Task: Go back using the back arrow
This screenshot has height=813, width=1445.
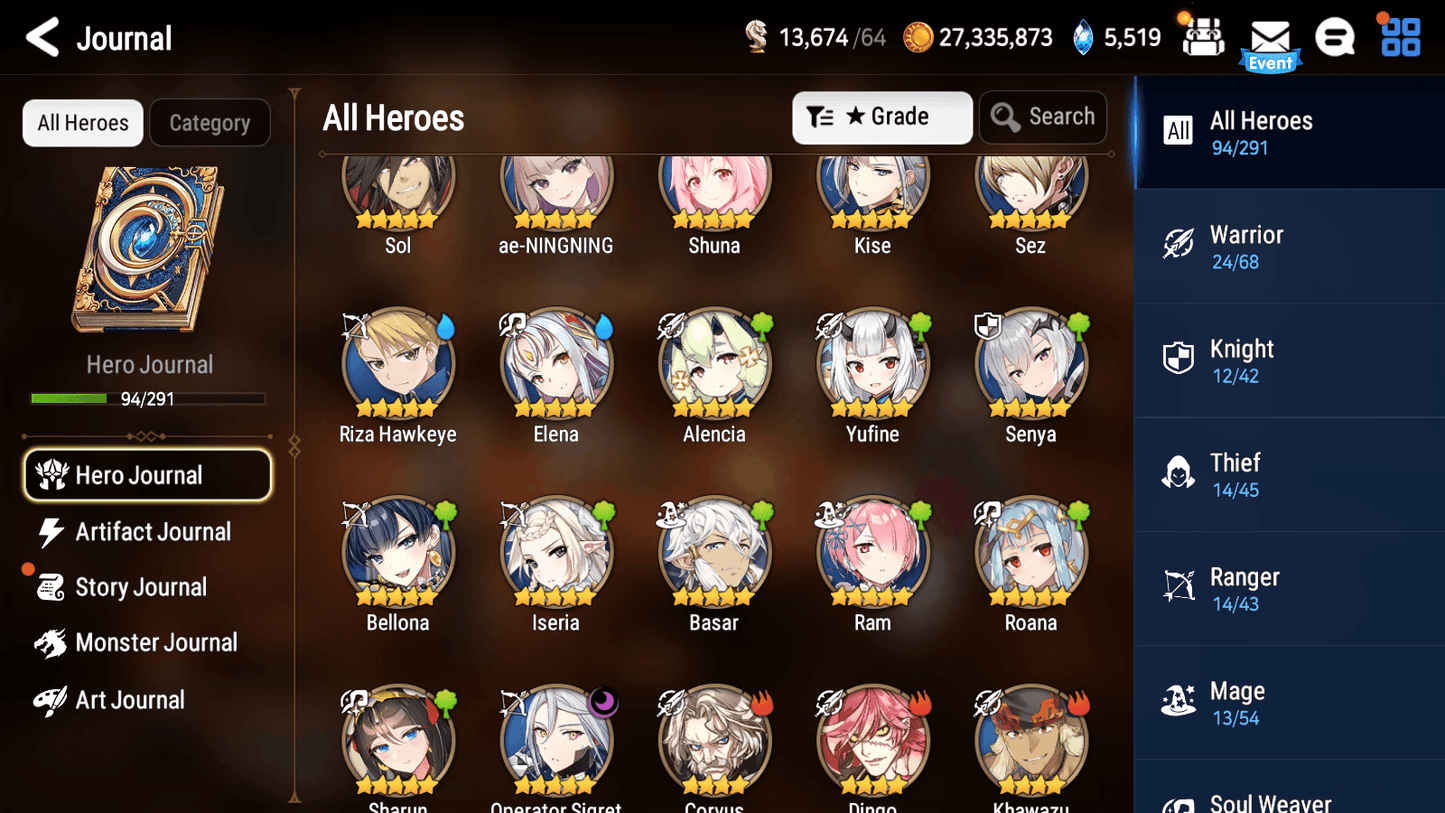Action: (42, 37)
